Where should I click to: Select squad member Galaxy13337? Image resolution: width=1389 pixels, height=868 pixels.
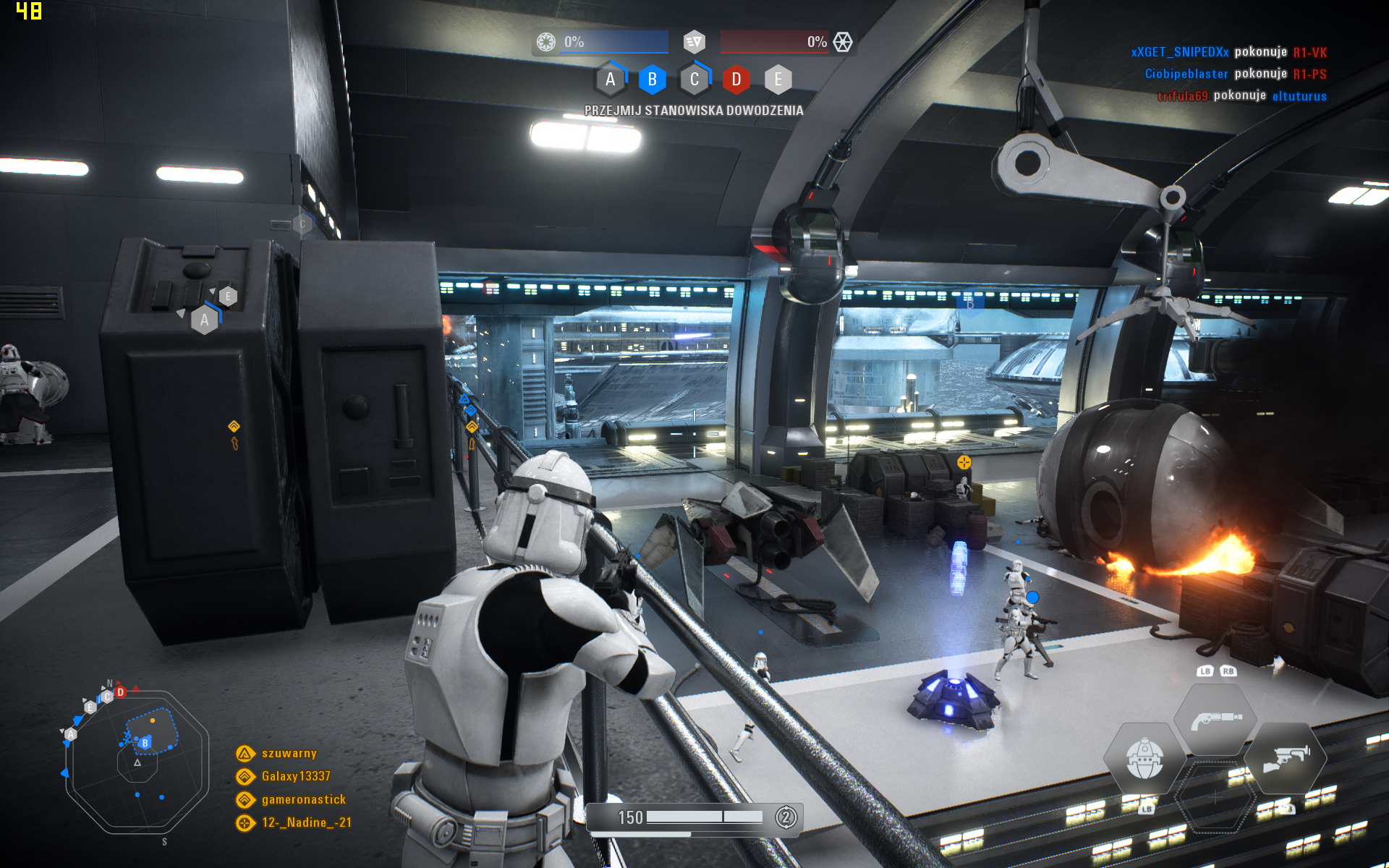pyautogui.click(x=295, y=777)
